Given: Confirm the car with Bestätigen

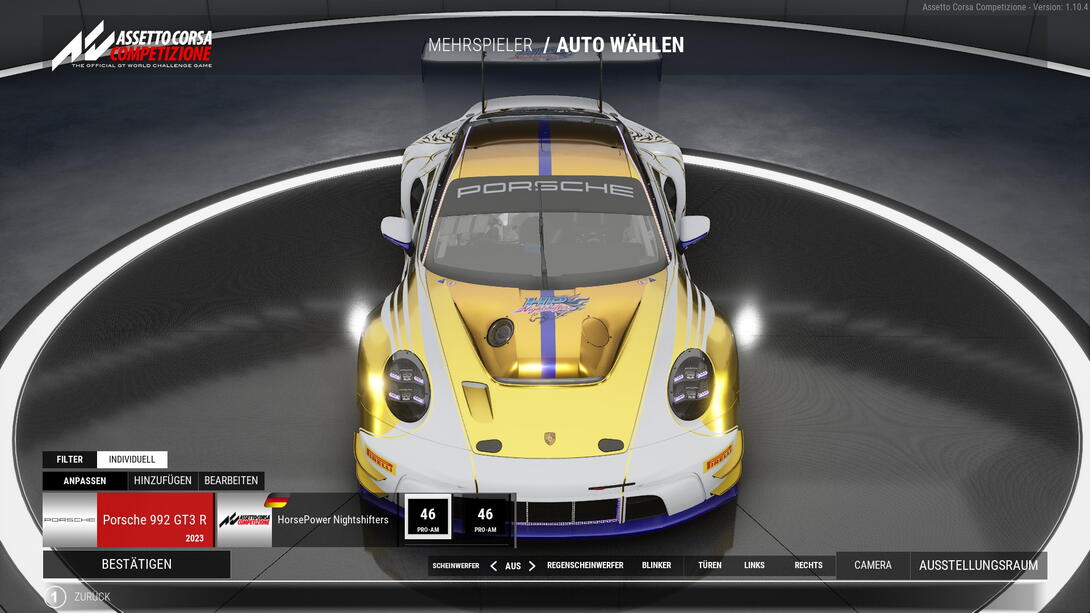Looking at the screenshot, I should 137,564.
